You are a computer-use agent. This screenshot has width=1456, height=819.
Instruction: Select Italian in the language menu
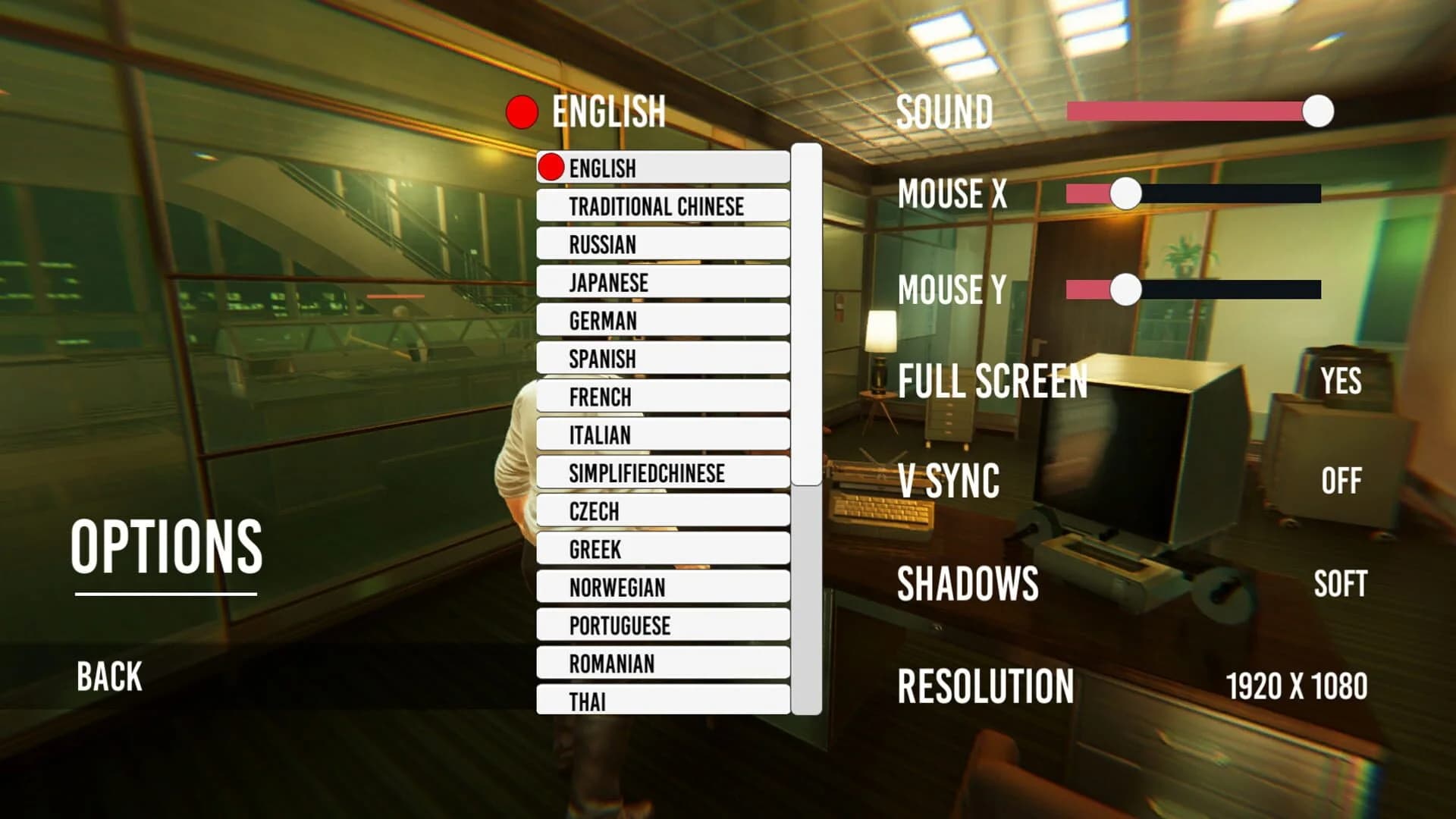tap(662, 435)
